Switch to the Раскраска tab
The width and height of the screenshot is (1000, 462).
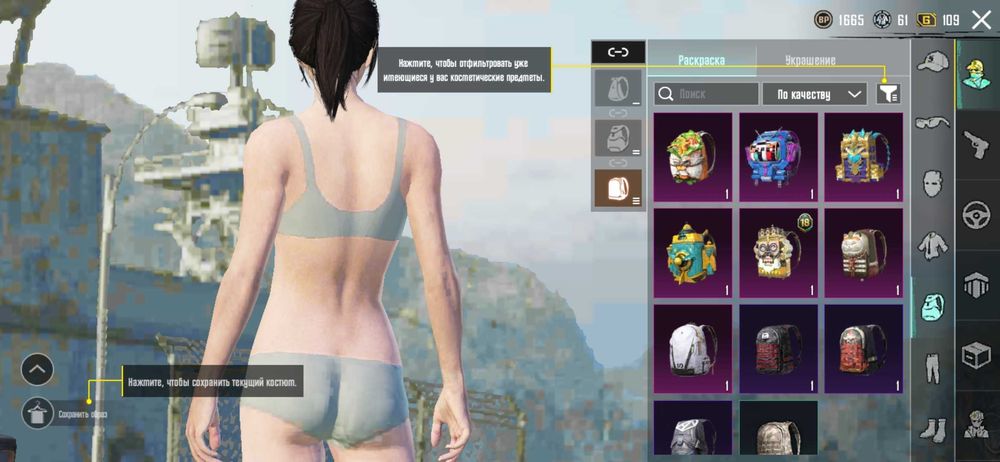702,60
